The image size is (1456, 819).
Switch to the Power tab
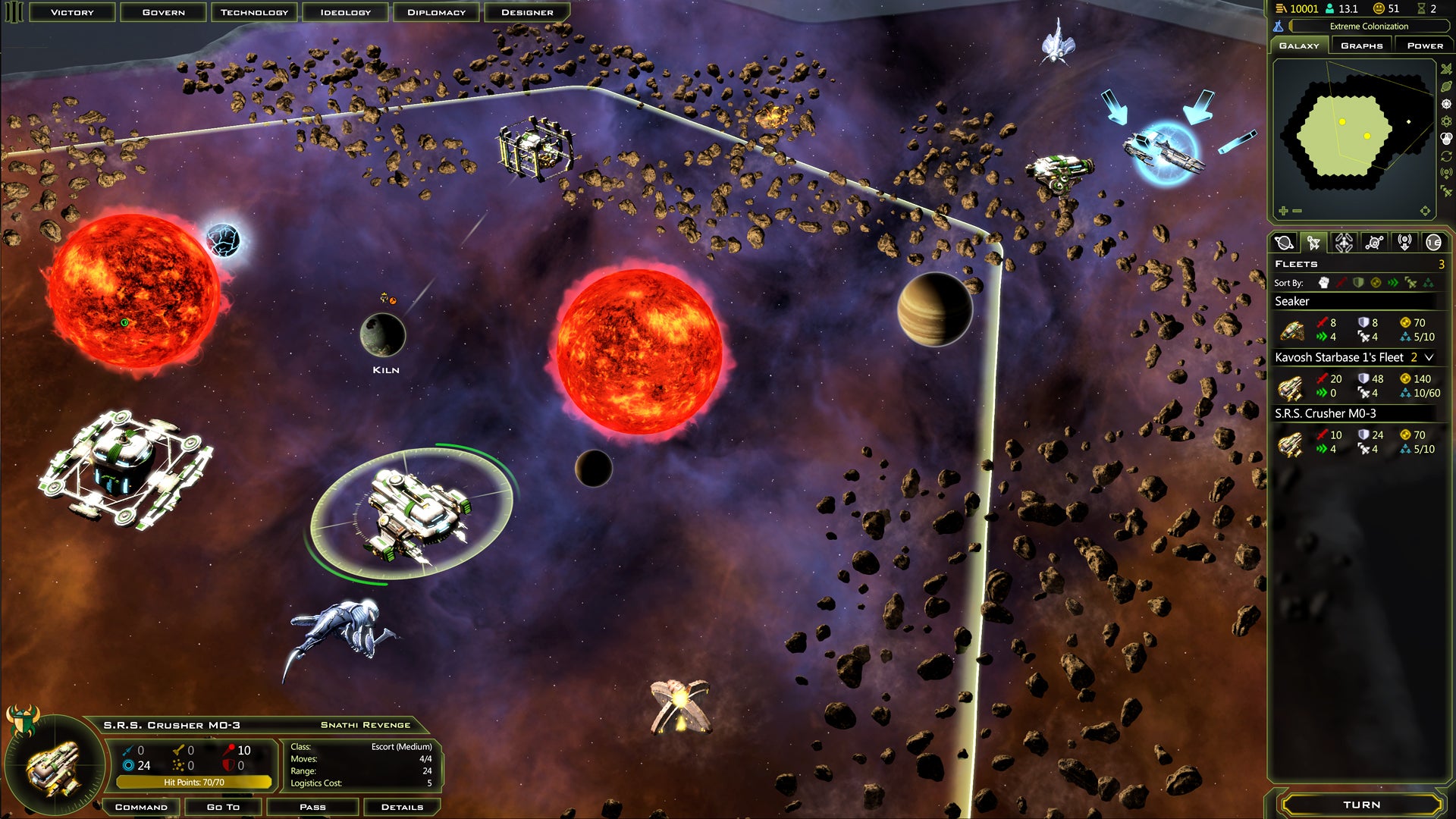[x=1424, y=45]
